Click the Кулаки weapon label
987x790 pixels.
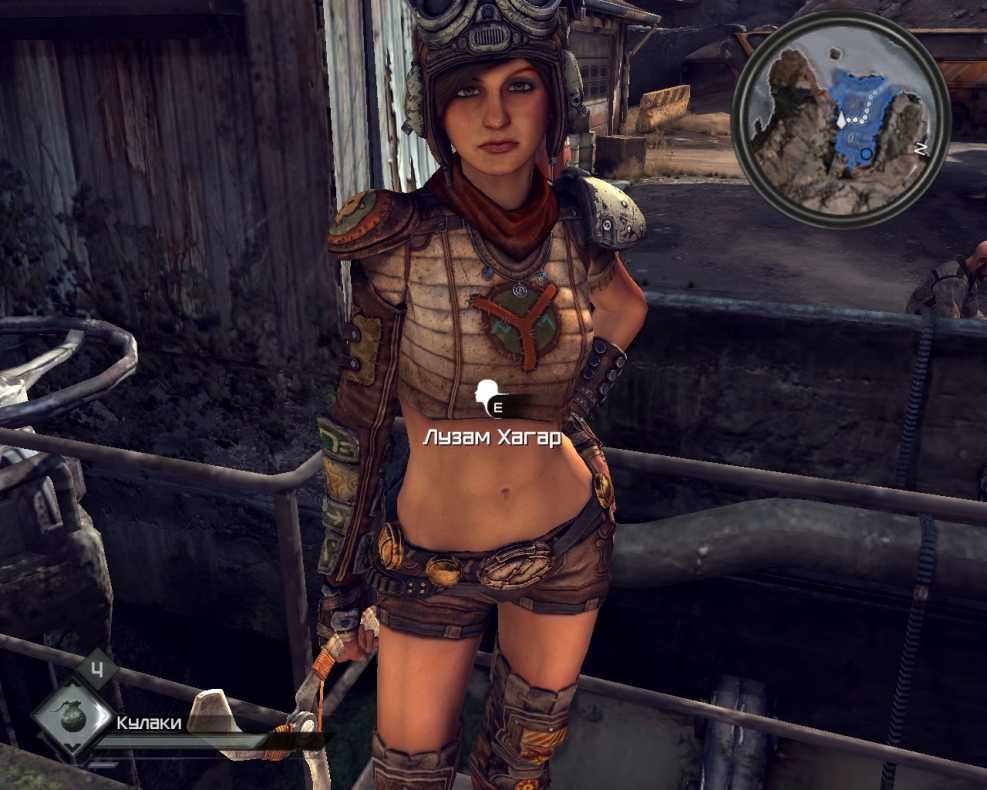point(150,722)
